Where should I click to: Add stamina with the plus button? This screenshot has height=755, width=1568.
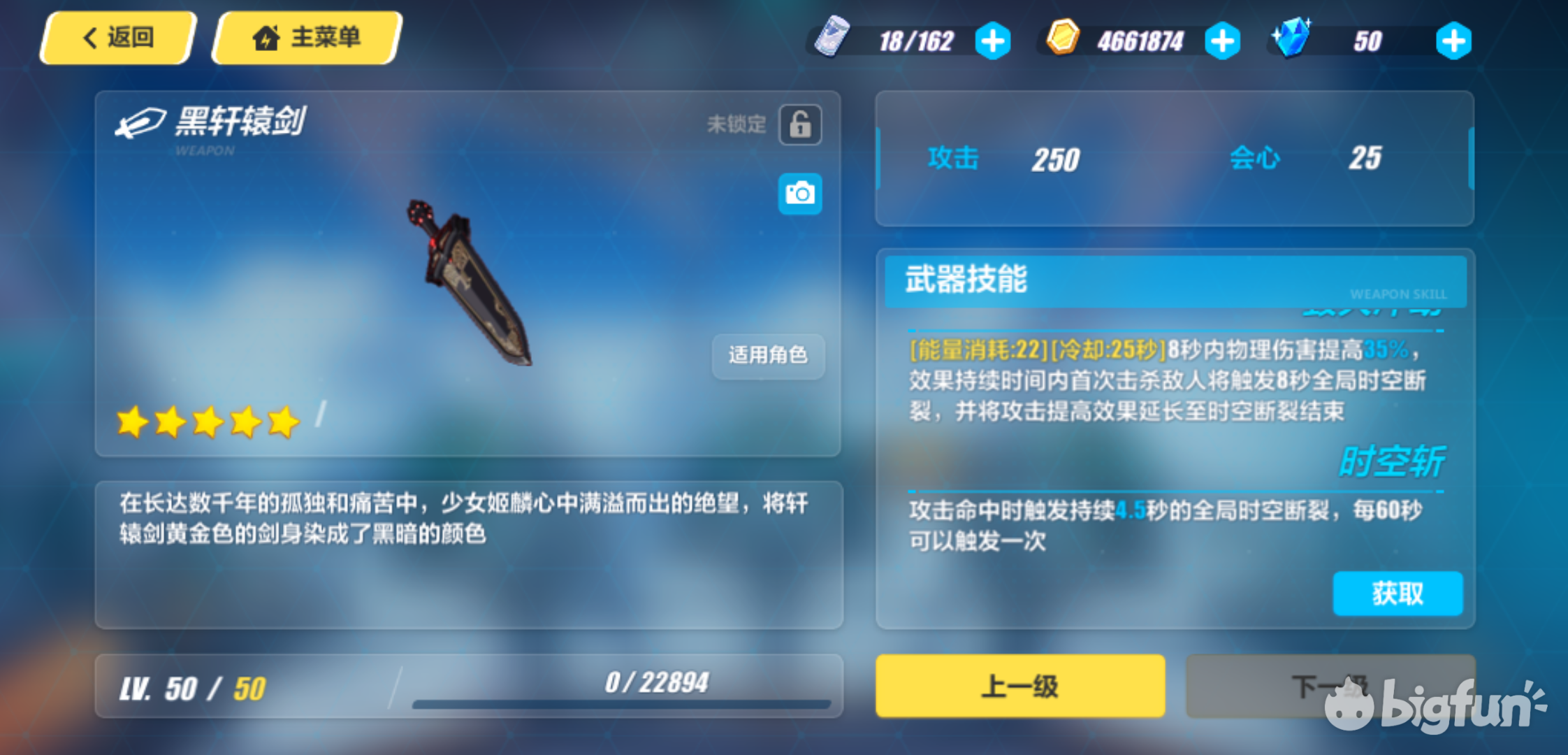(x=992, y=41)
